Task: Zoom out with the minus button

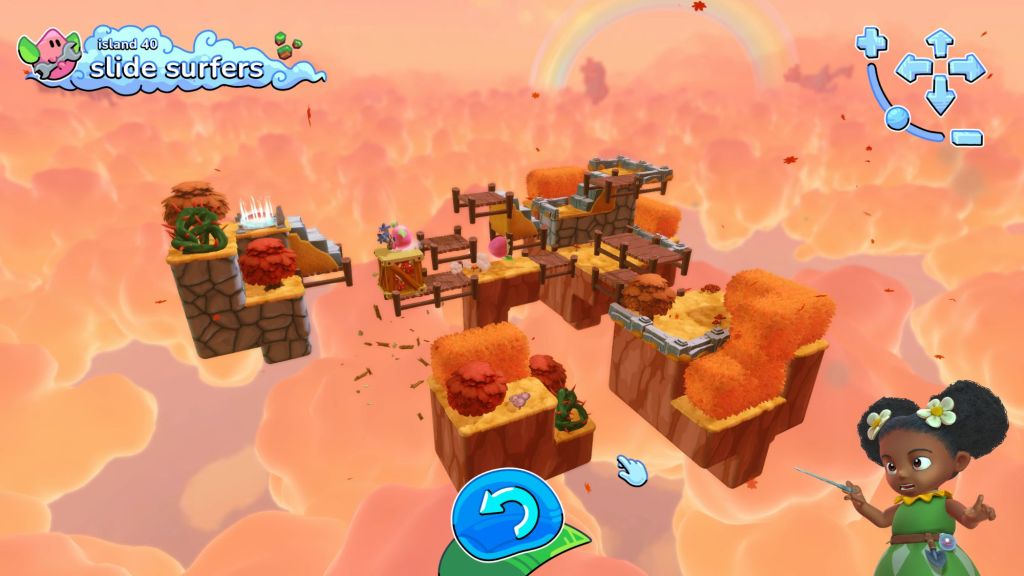Action: [x=966, y=137]
